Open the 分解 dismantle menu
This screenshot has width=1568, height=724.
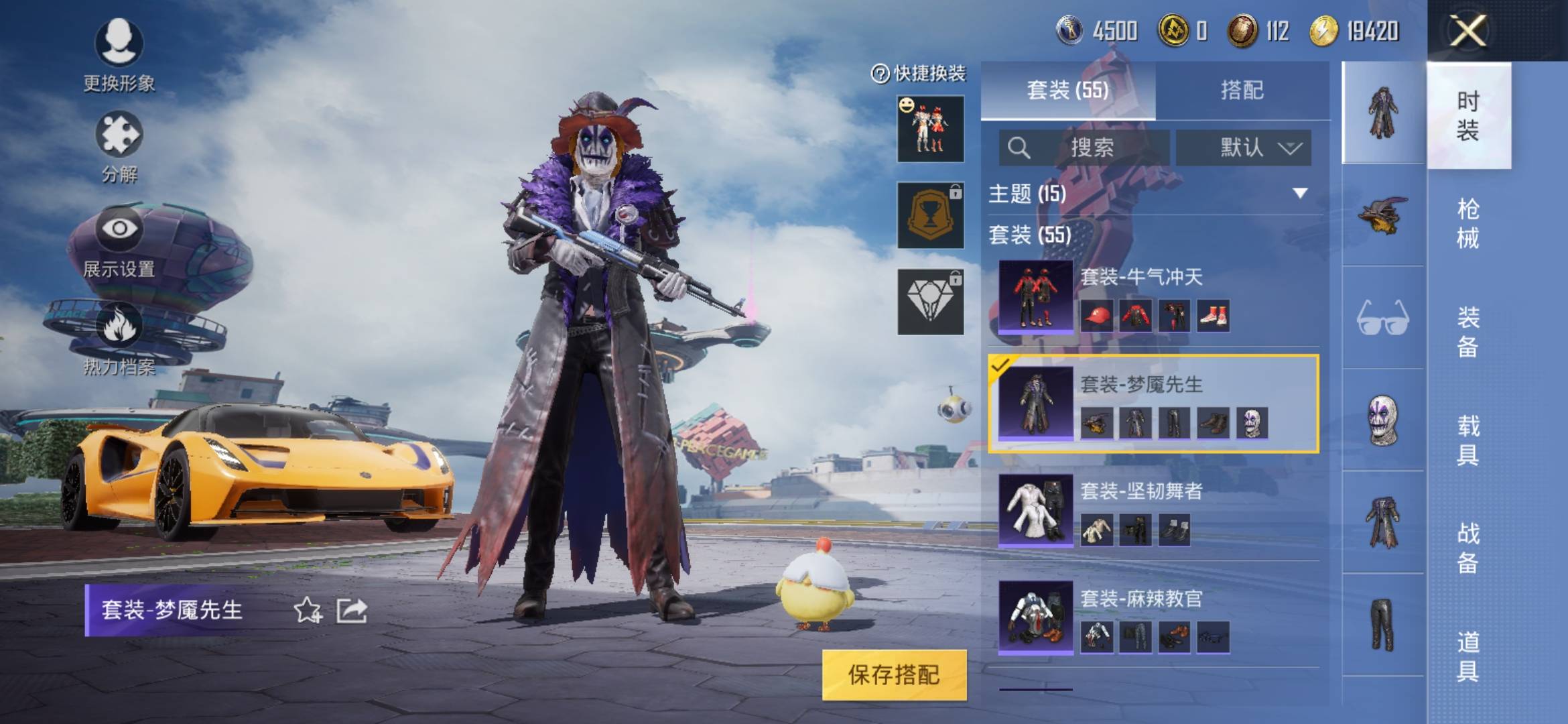(119, 147)
